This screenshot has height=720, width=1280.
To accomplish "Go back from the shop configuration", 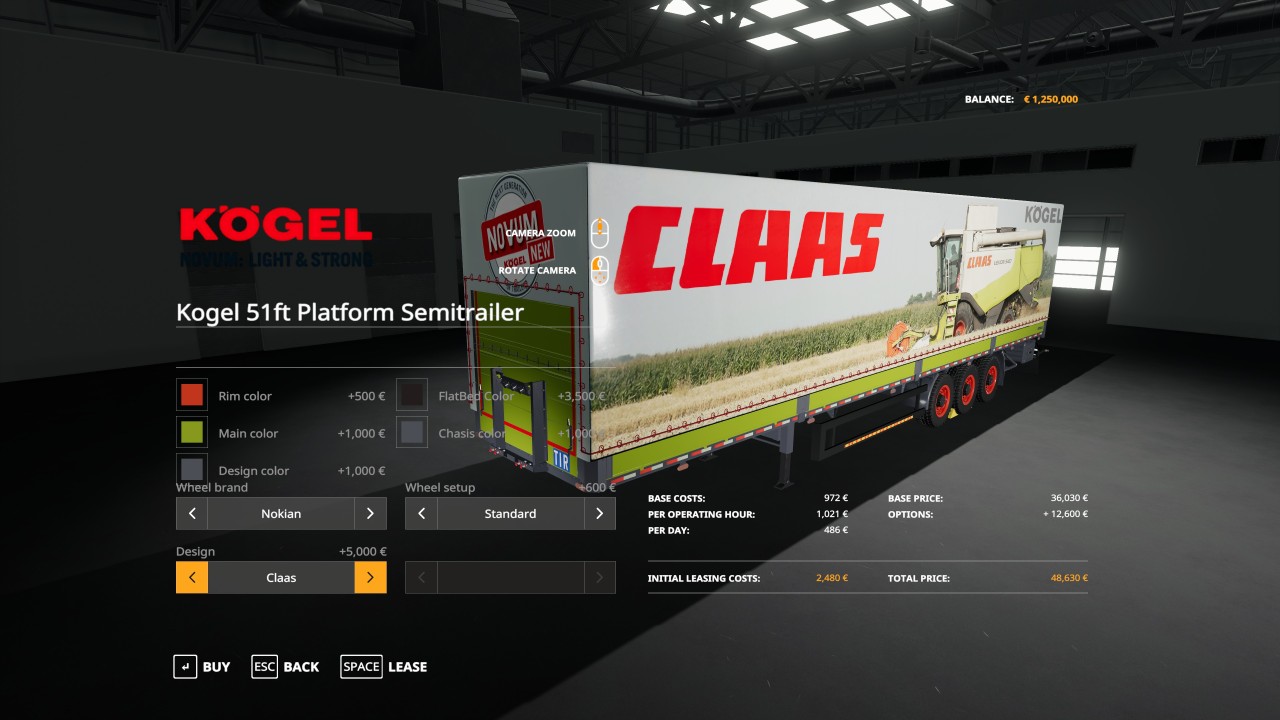I will [x=286, y=667].
